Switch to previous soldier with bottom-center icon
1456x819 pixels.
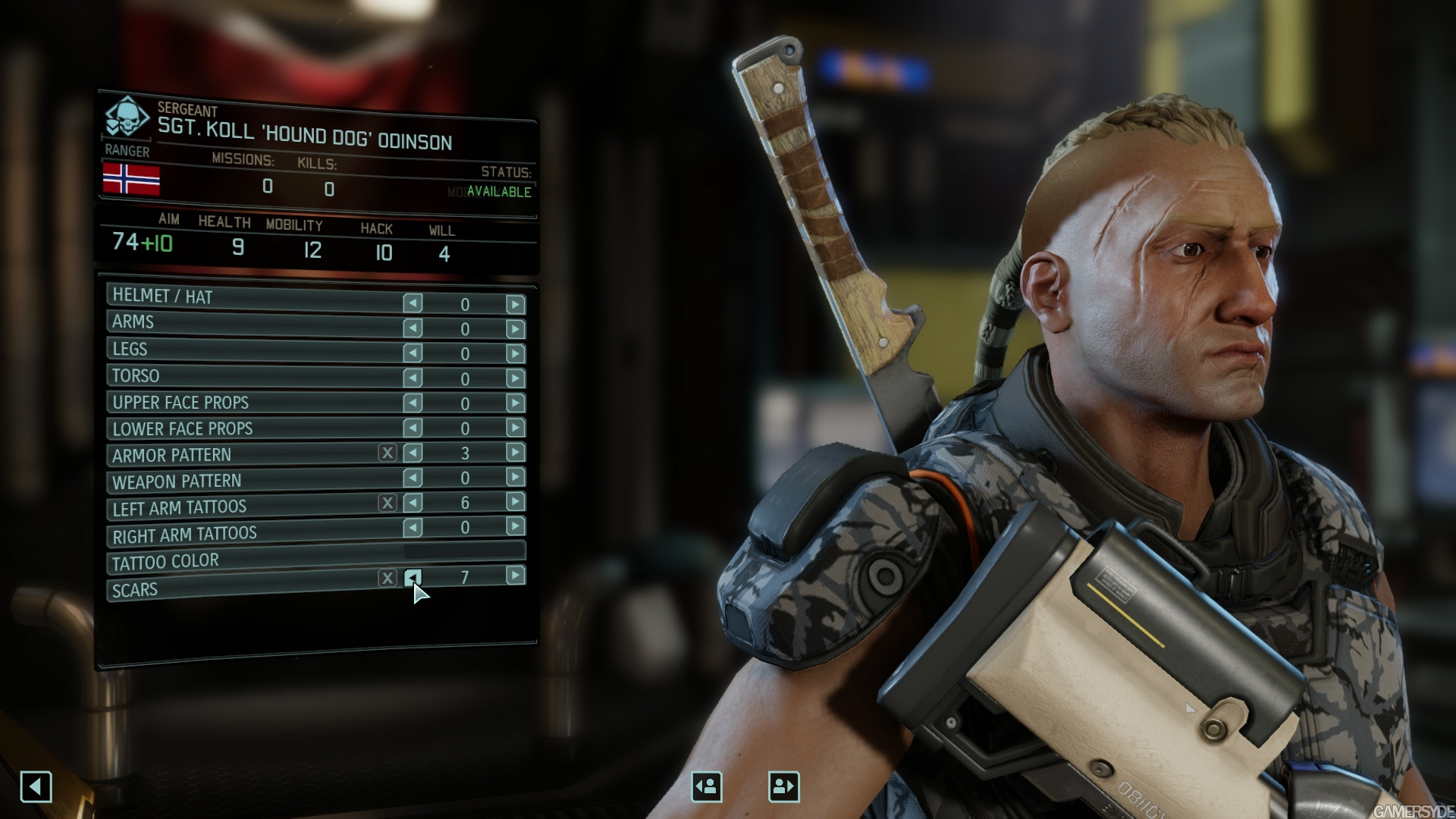tap(706, 786)
